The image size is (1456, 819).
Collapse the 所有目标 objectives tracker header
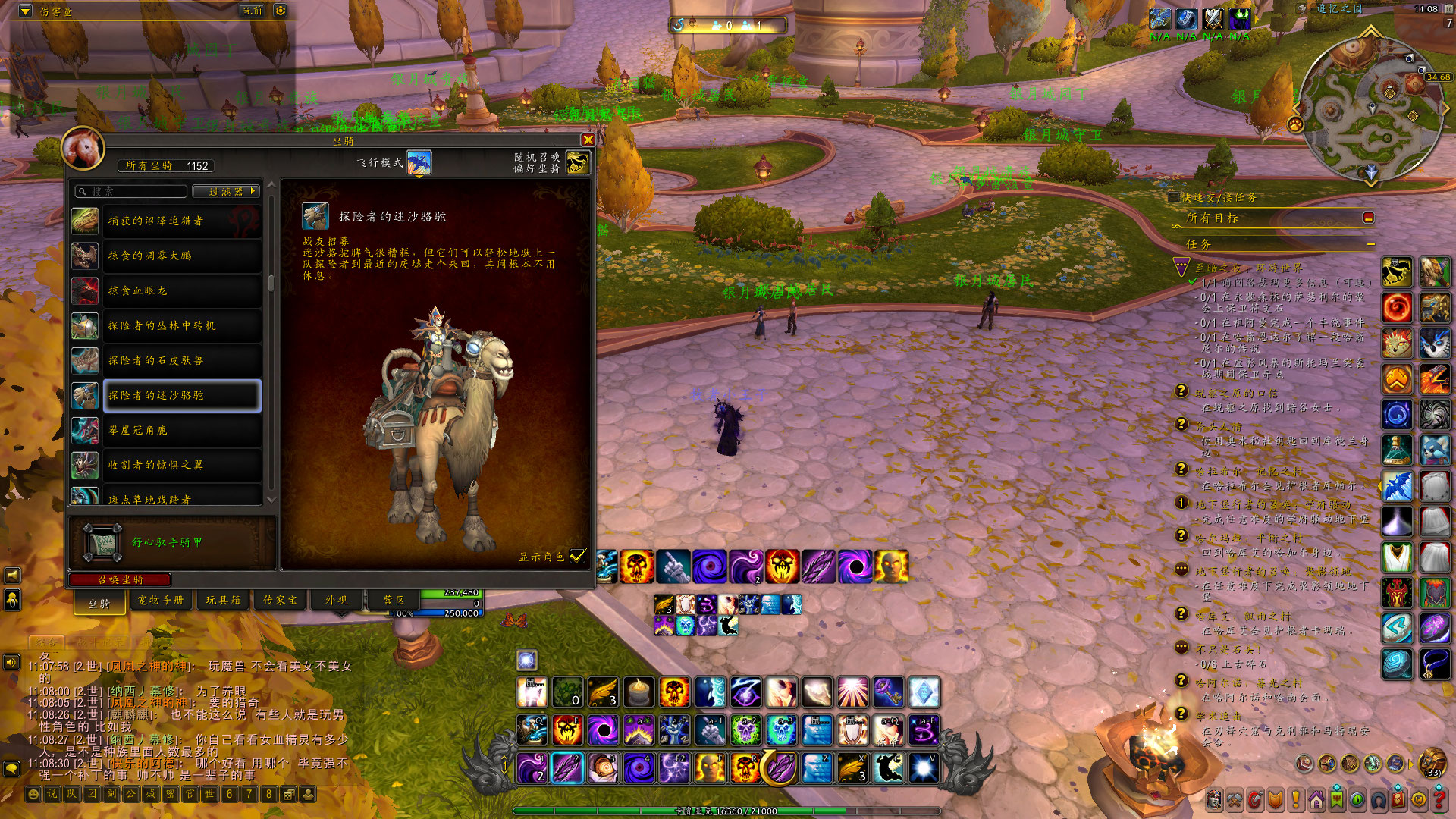[1368, 218]
